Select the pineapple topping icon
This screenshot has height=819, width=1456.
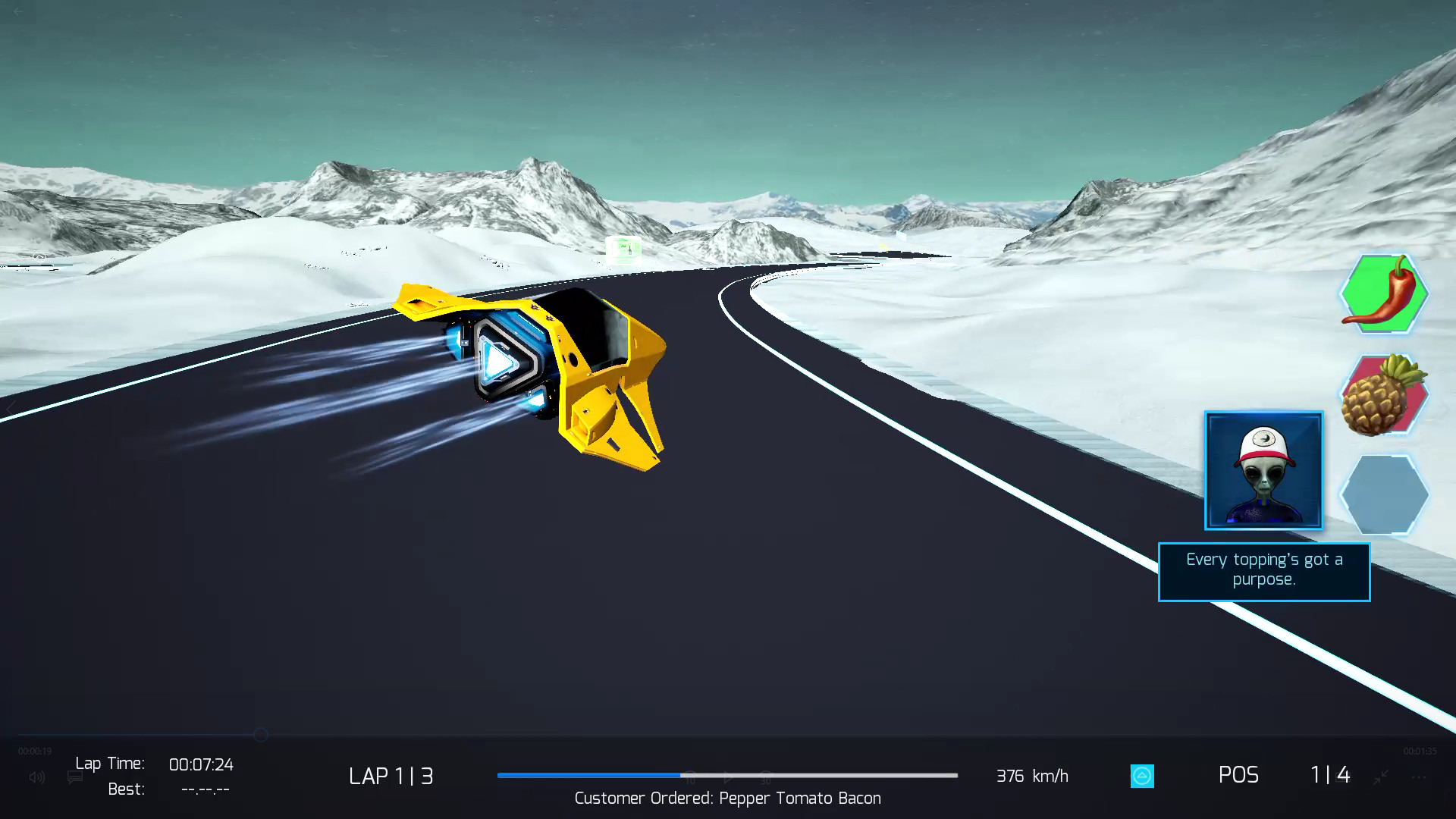pos(1383,394)
